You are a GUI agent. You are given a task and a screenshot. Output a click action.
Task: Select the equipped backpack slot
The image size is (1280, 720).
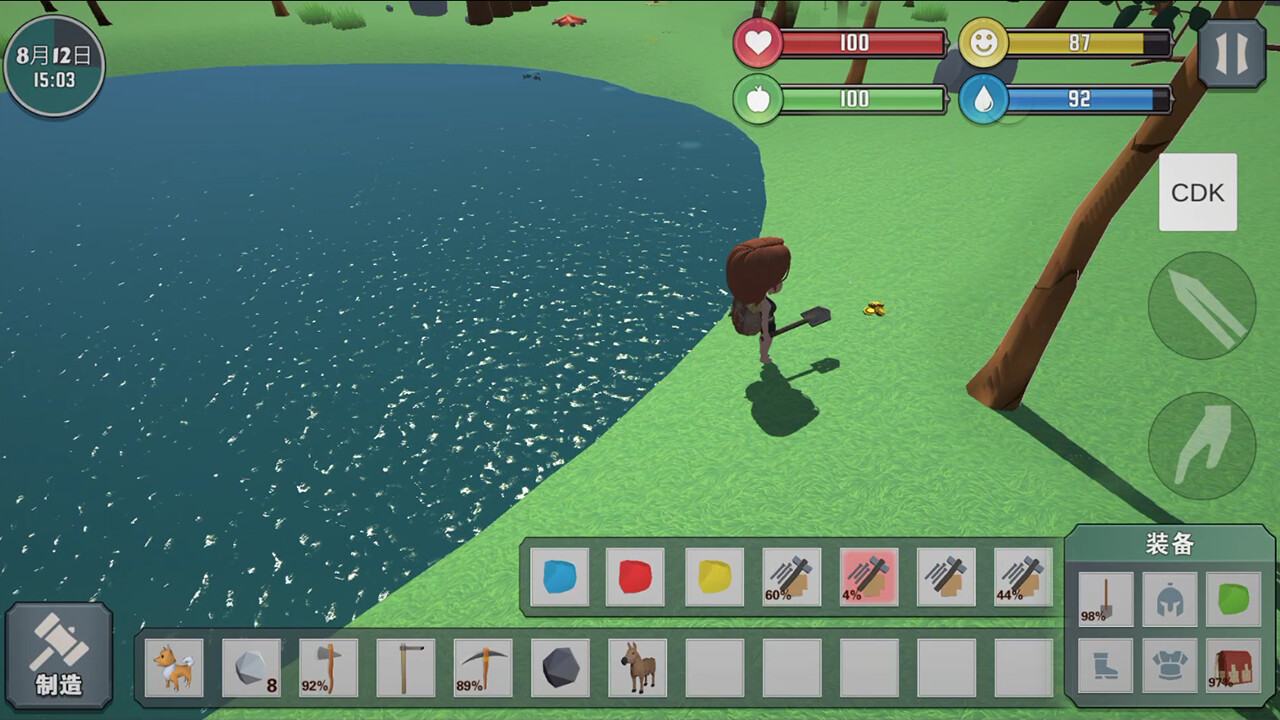(1233, 665)
